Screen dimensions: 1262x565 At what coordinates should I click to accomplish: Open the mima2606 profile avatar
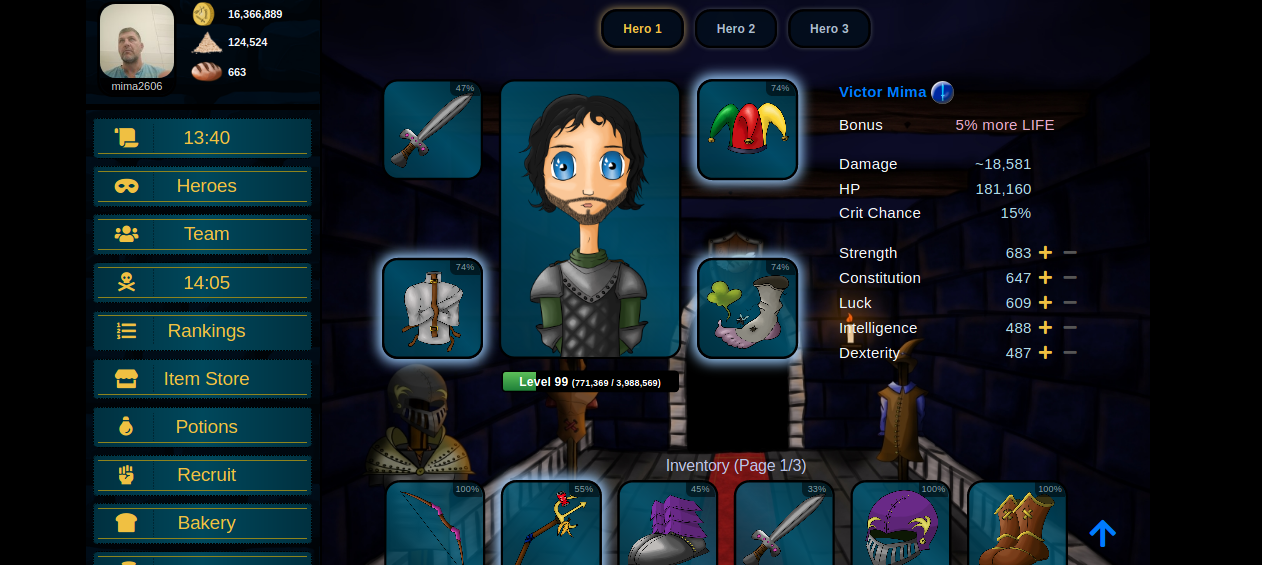tap(137, 41)
